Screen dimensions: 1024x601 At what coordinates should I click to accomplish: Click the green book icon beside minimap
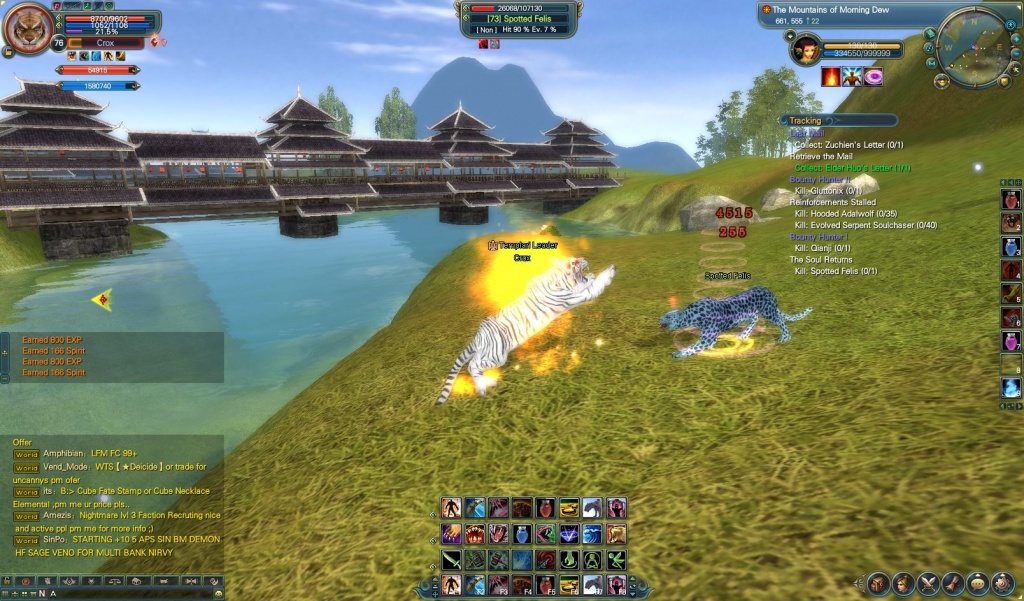930,34
